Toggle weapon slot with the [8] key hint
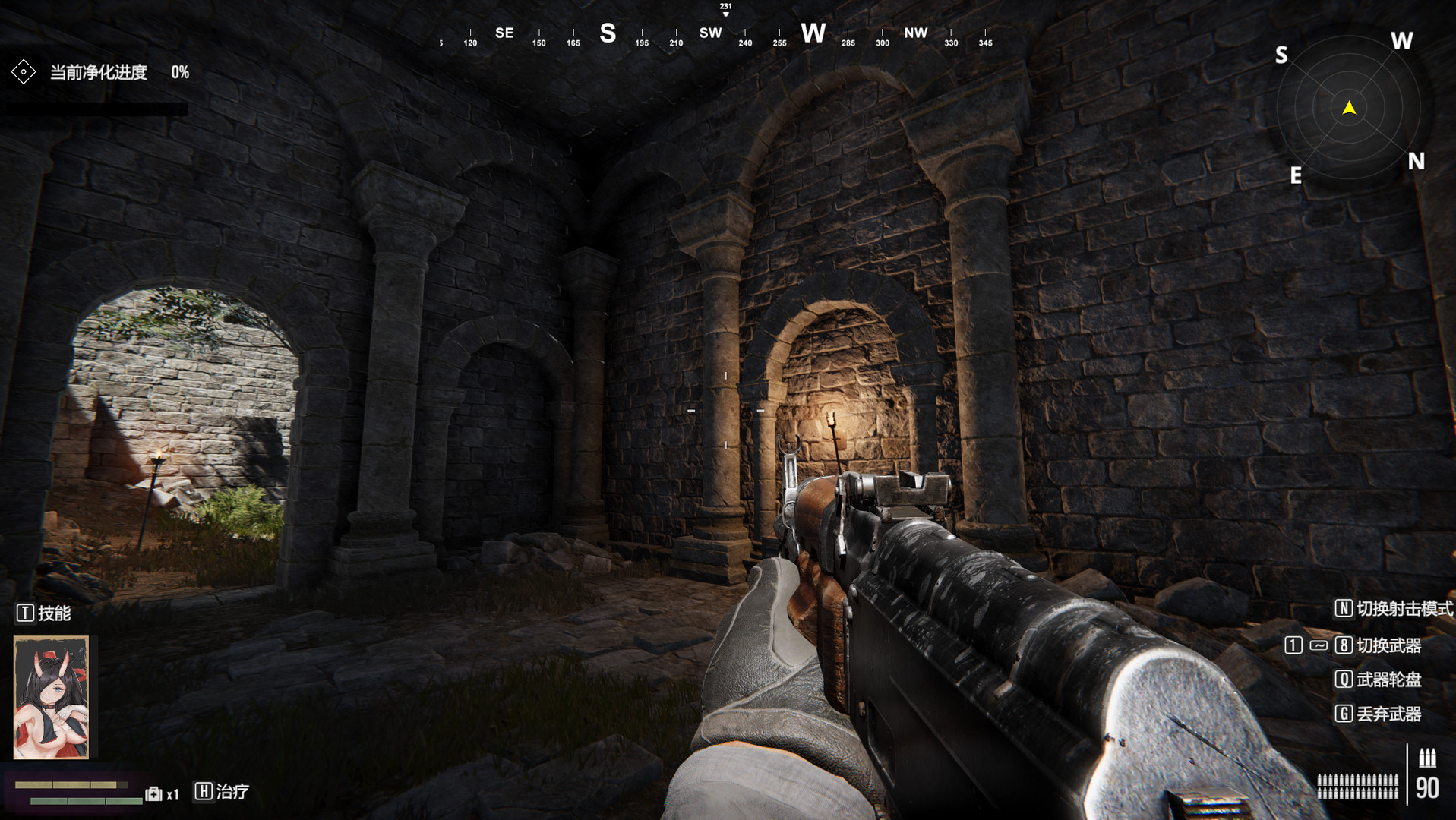Viewport: 1456px width, 820px height. point(1343,645)
